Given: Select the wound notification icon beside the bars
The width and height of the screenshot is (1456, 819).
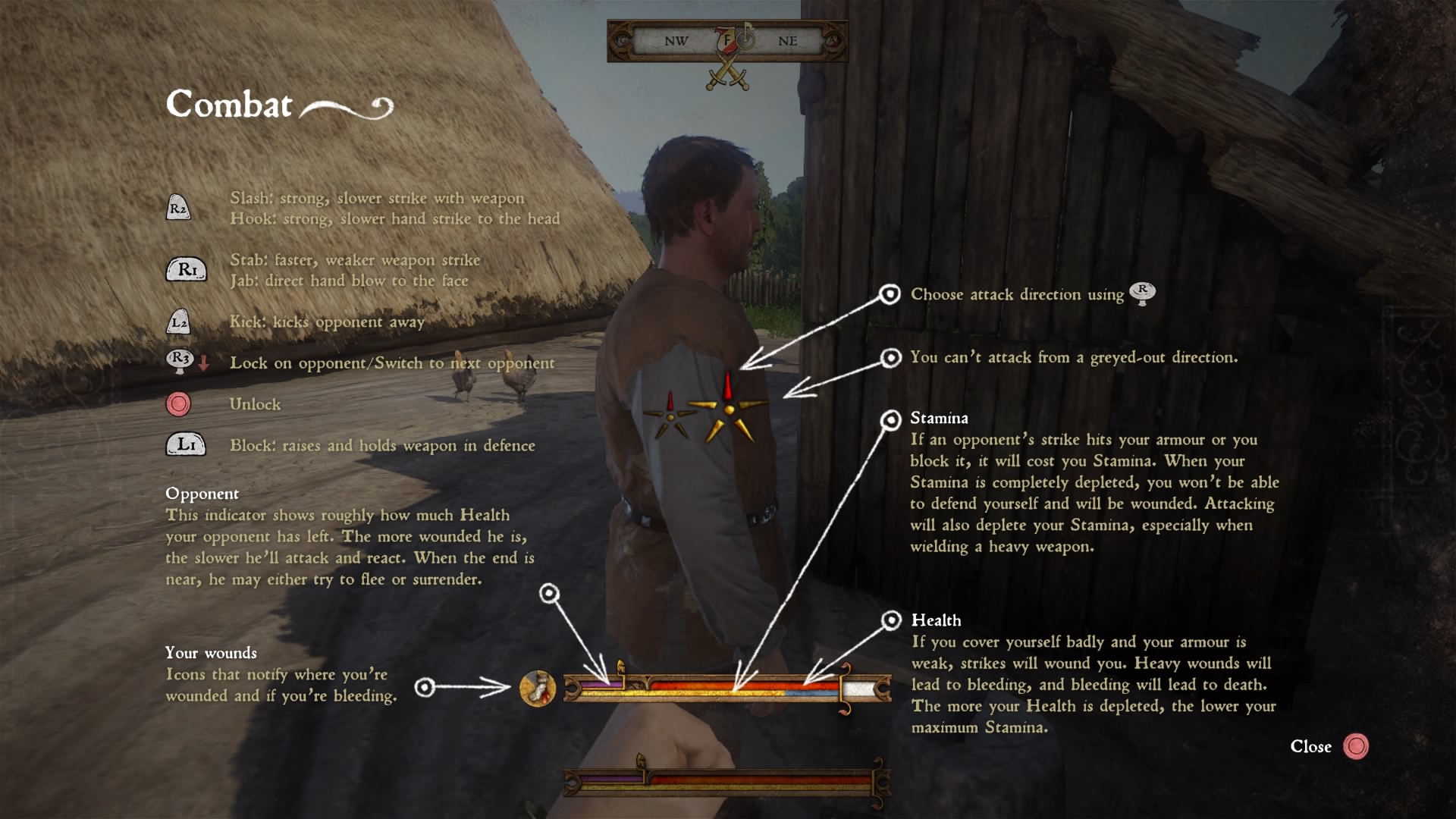Looking at the screenshot, I should [537, 689].
